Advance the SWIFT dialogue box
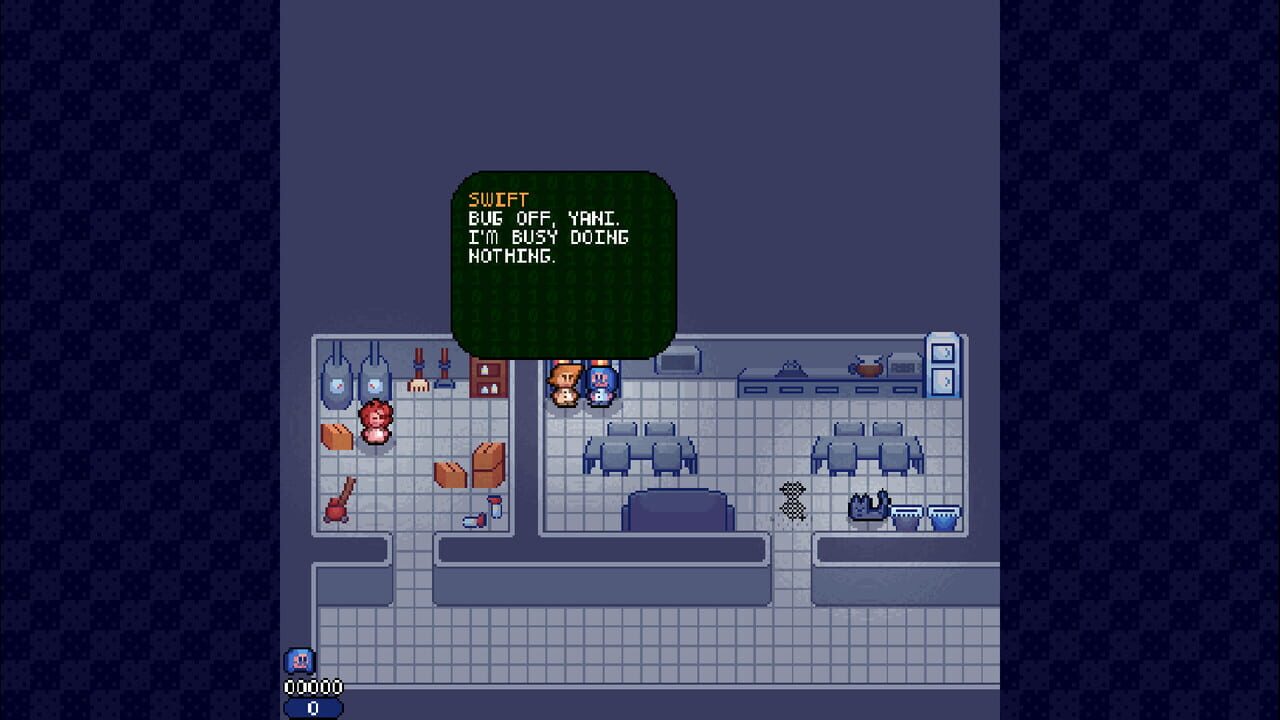This screenshot has width=1280, height=720. click(565, 260)
